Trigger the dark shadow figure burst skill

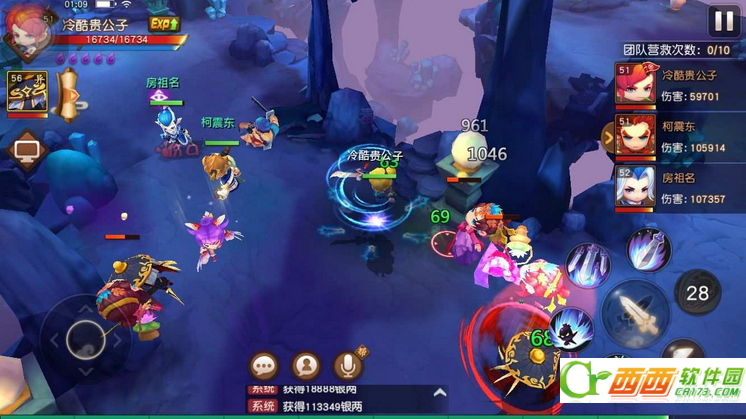tap(572, 329)
